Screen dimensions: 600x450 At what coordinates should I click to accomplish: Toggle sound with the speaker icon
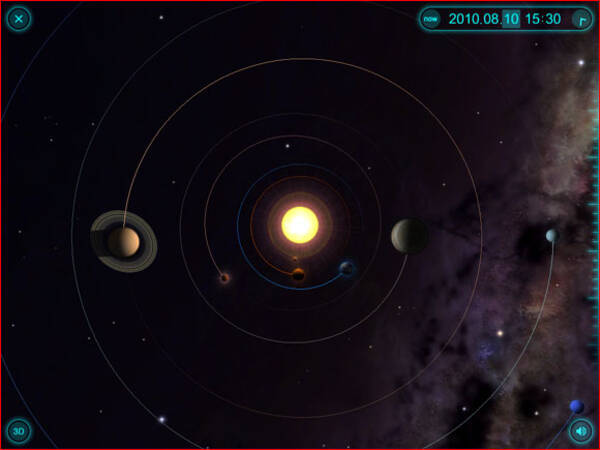(580, 431)
